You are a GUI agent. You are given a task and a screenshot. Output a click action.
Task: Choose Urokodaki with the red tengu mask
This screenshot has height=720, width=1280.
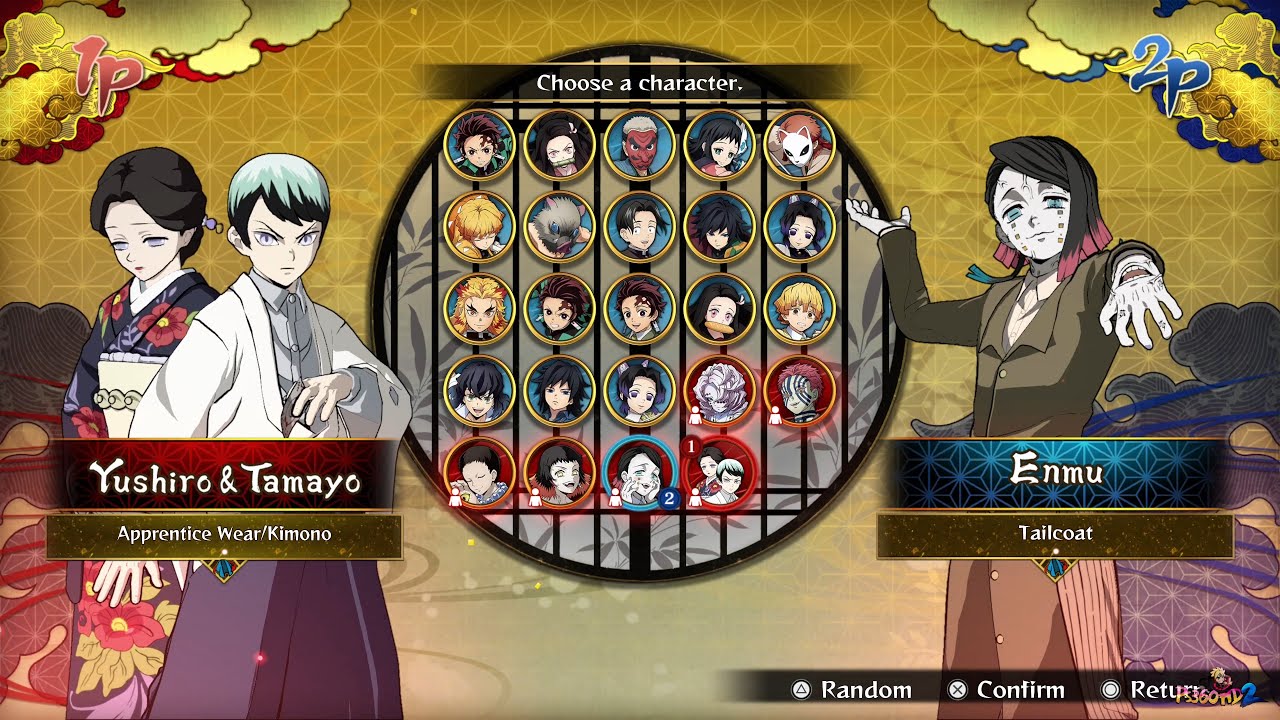[640, 145]
